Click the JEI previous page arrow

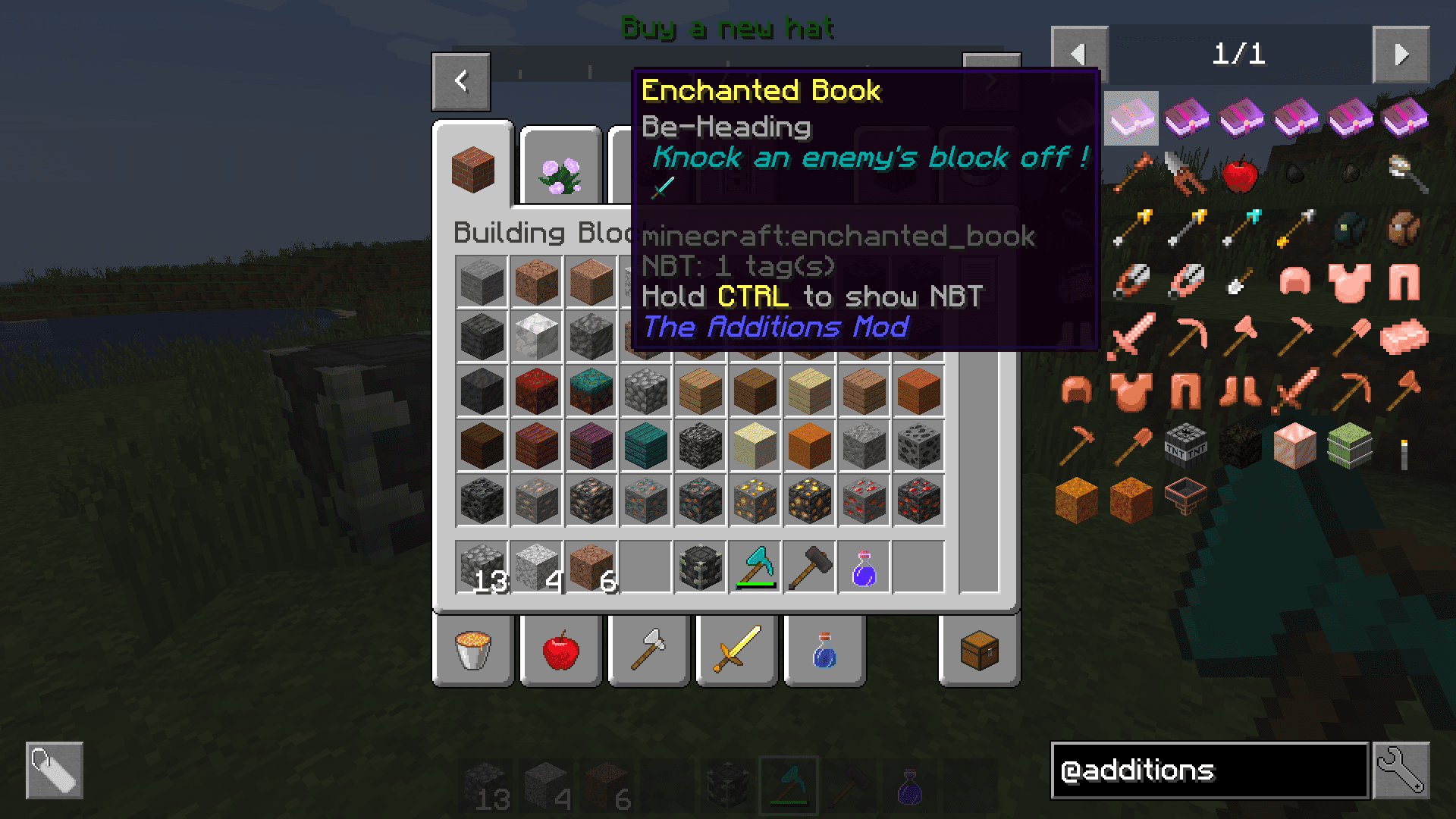pos(1079,55)
